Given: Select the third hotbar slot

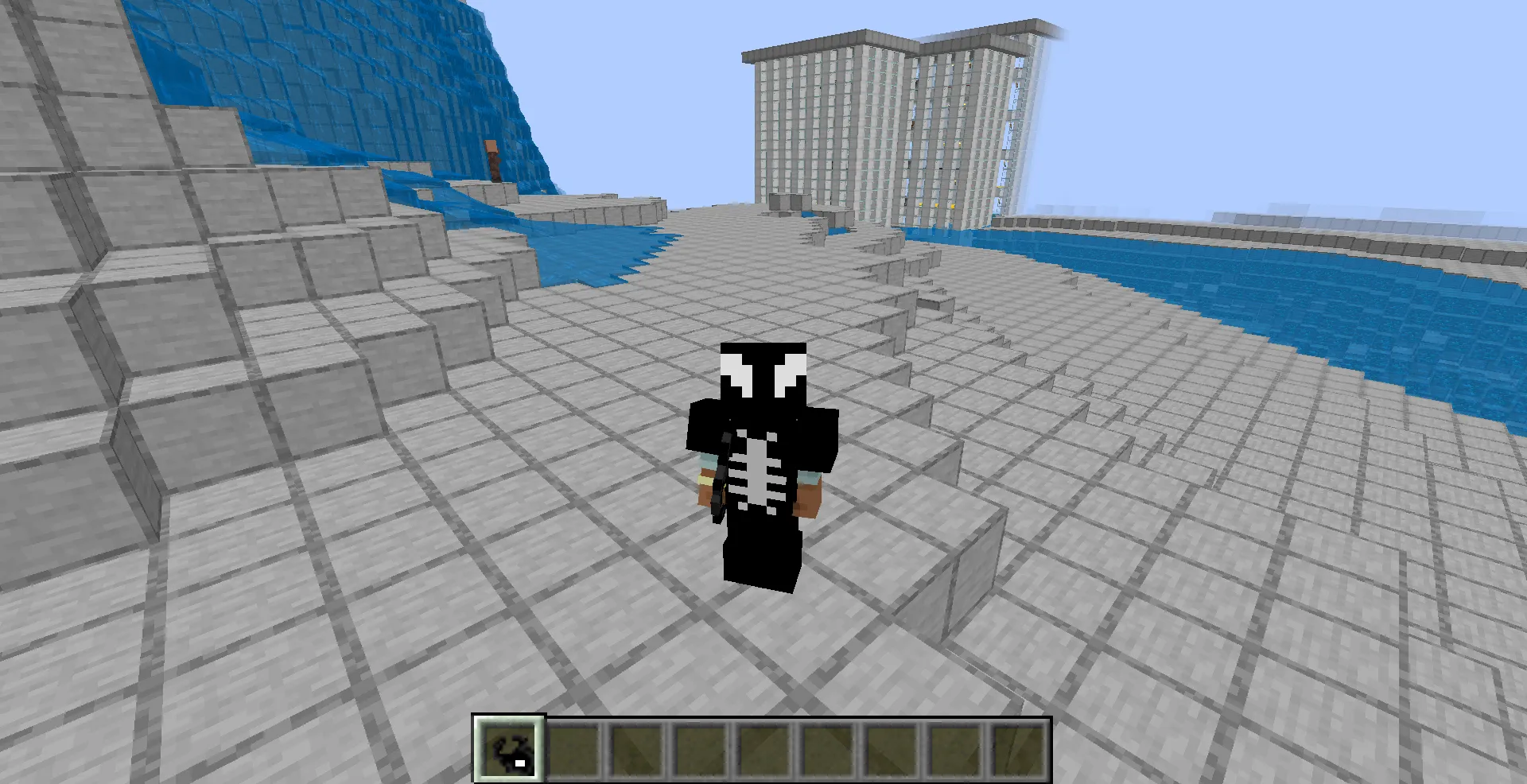Looking at the screenshot, I should tap(639, 747).
